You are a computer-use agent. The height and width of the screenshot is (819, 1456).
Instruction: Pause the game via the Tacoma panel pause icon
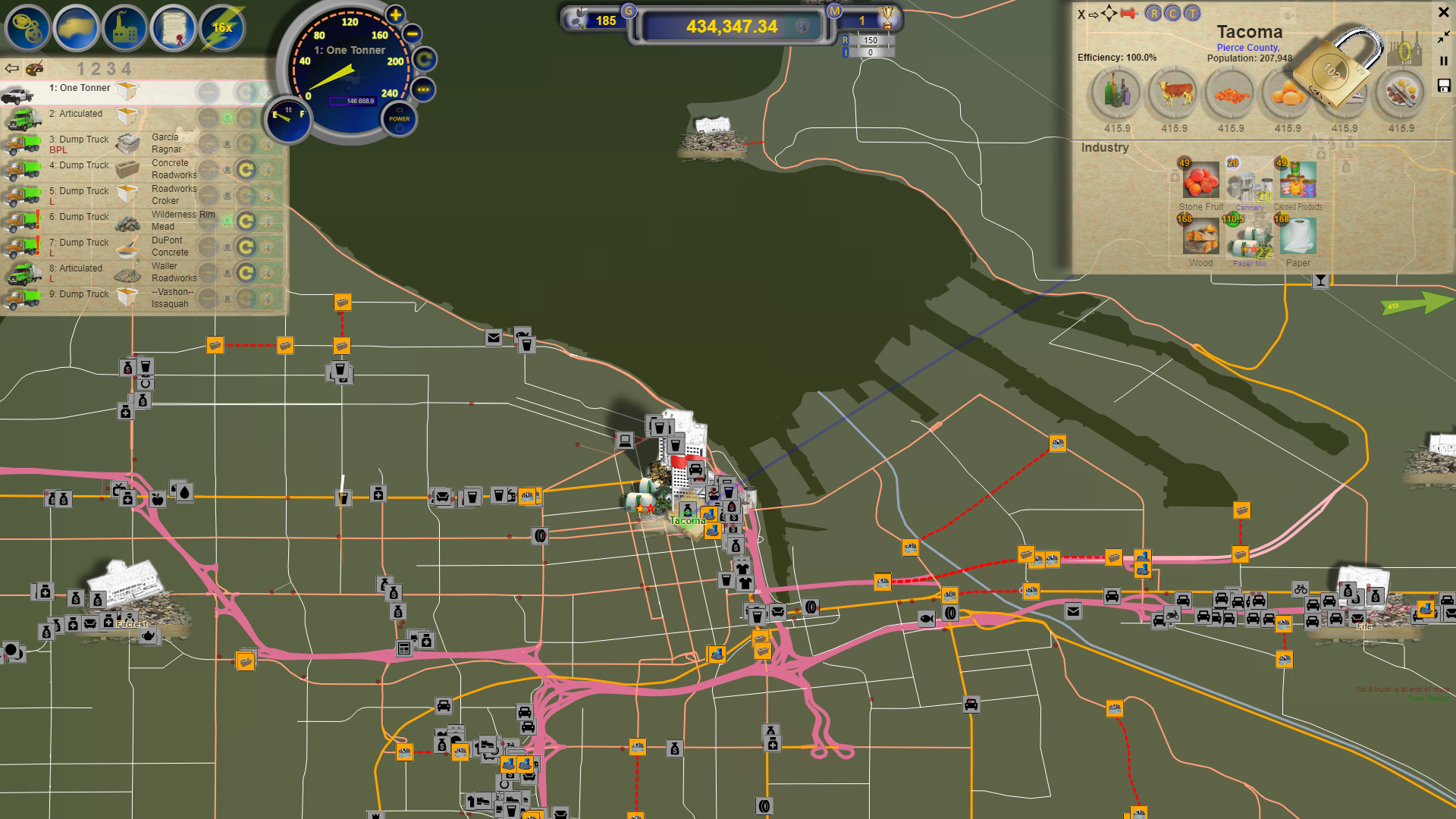pyautogui.click(x=1444, y=61)
